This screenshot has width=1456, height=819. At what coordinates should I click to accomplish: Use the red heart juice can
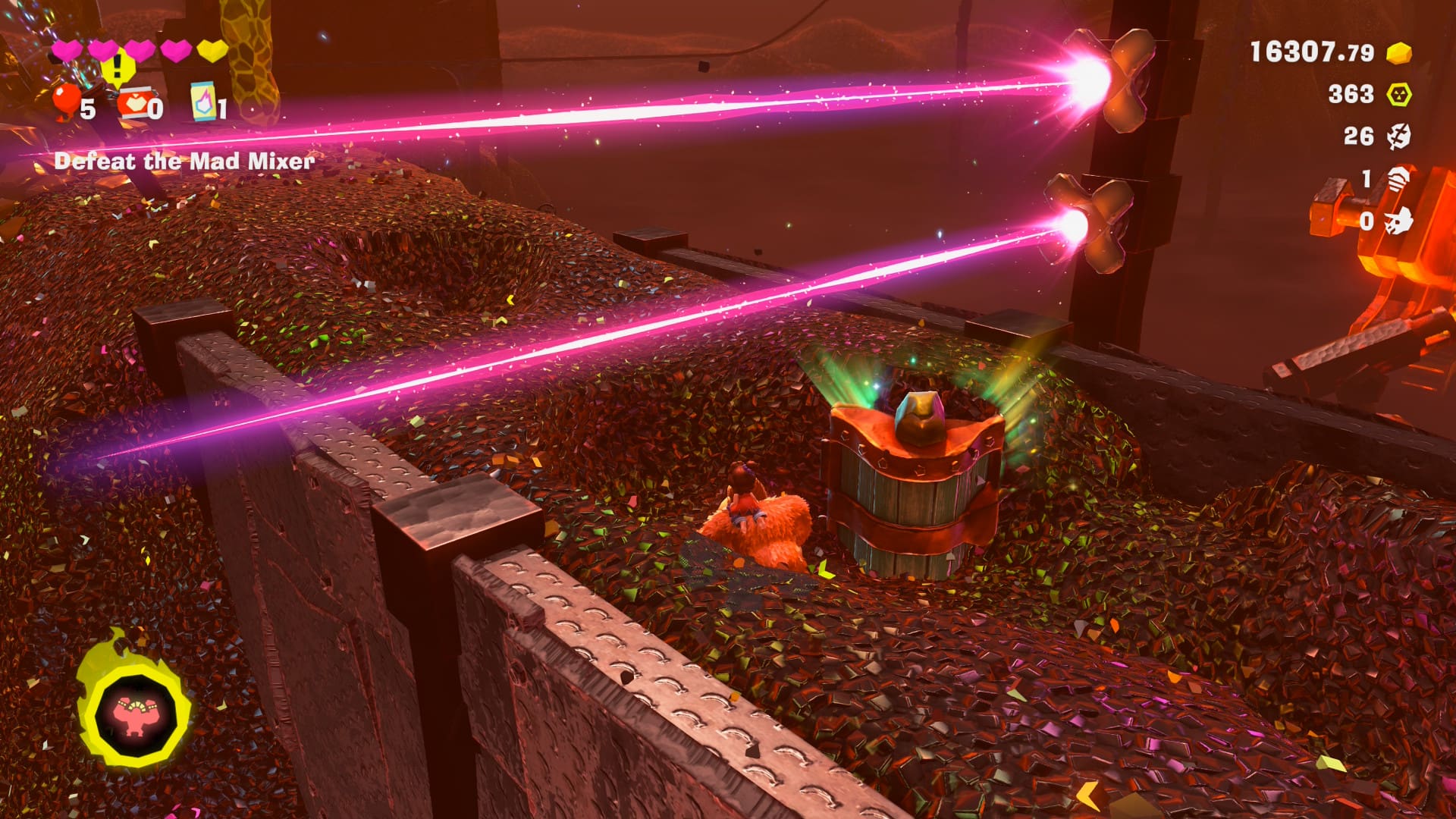[x=133, y=105]
